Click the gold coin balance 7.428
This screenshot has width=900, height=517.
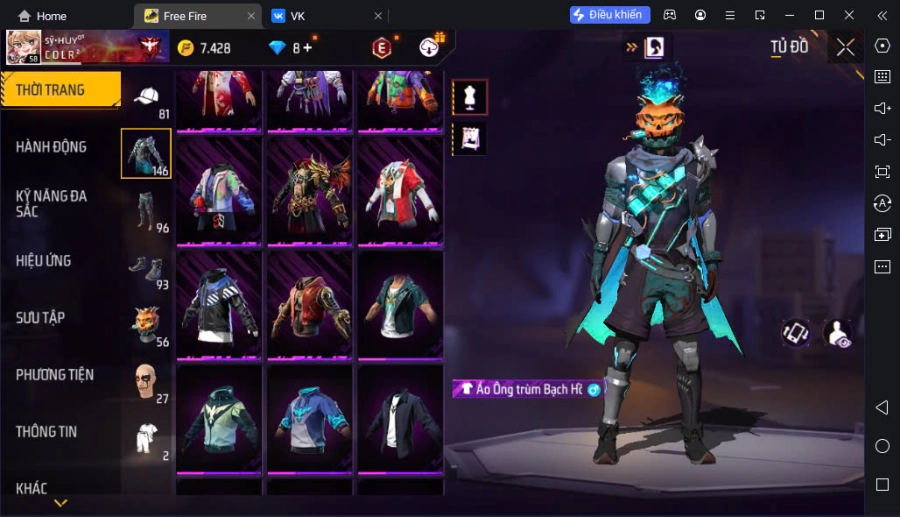pos(205,48)
